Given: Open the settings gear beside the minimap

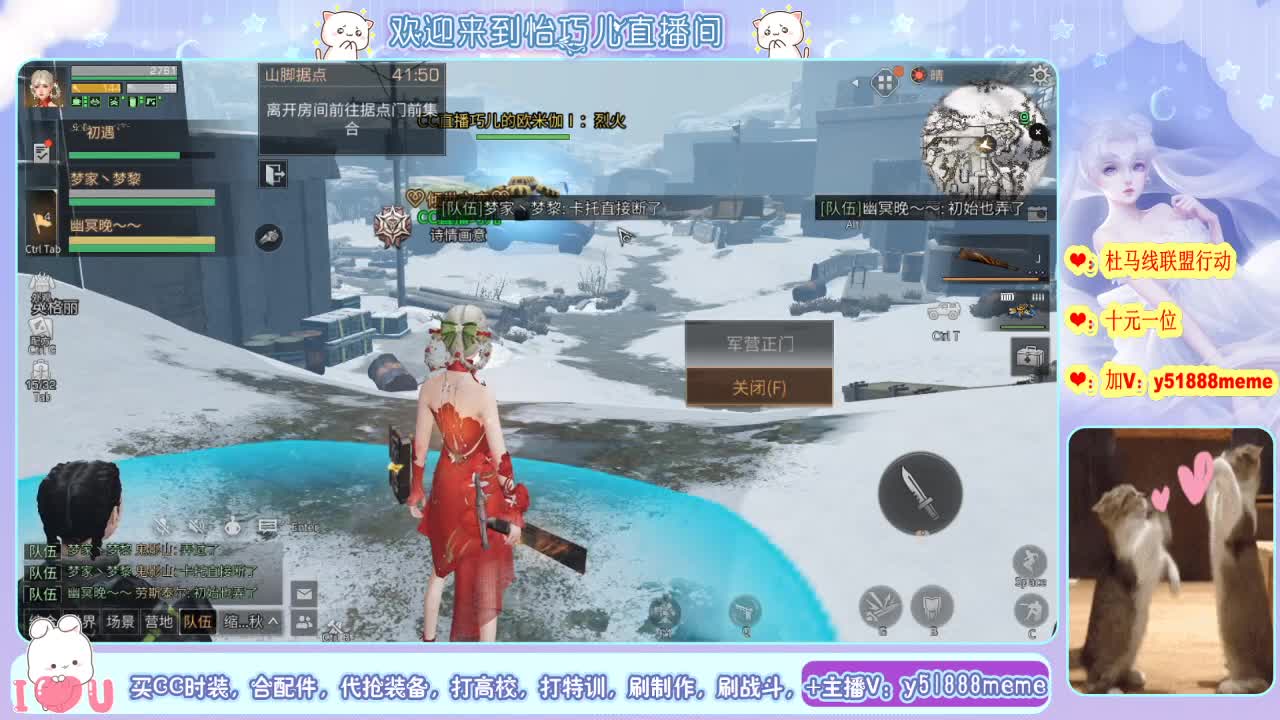Looking at the screenshot, I should click(x=1040, y=75).
